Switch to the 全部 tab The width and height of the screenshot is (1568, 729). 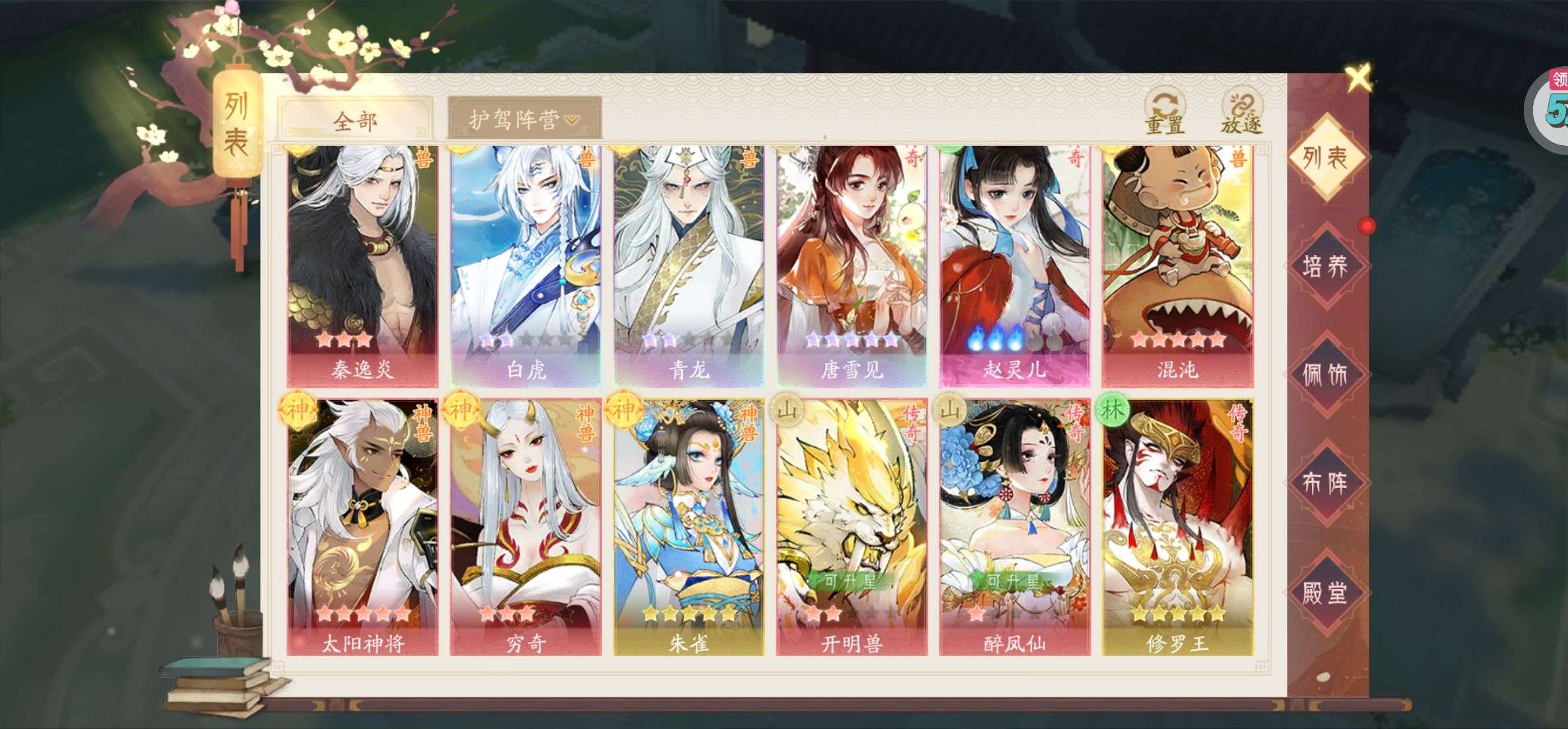[355, 121]
